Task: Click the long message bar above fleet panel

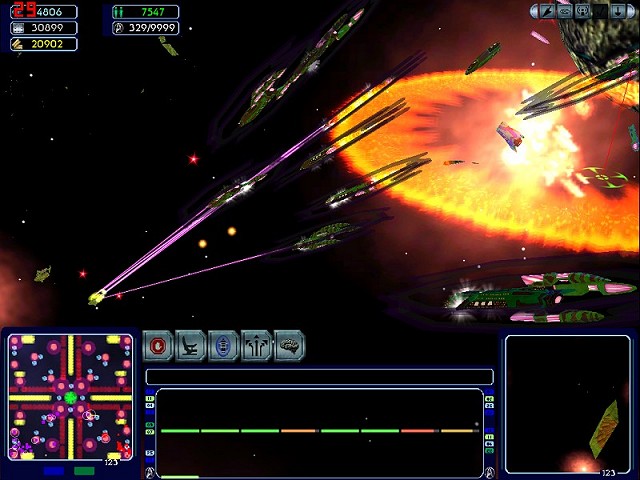Action: pos(319,377)
